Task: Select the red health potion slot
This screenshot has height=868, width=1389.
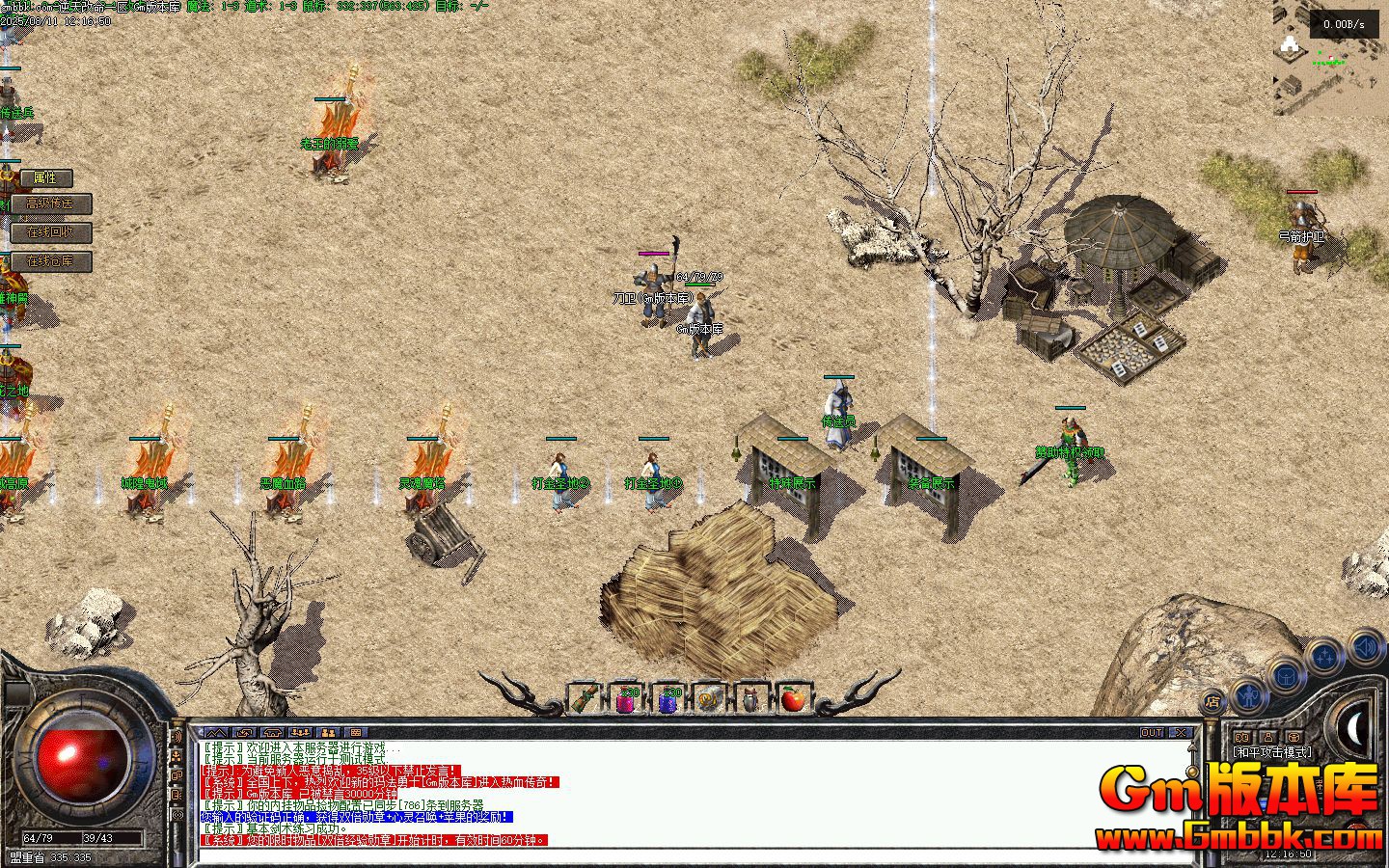Action: [626, 699]
